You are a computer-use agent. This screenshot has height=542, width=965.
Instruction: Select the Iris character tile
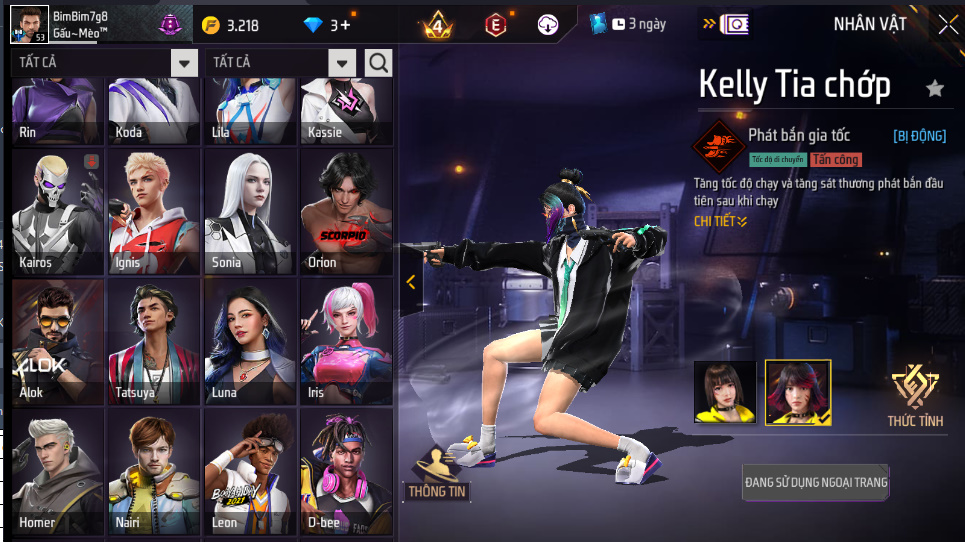tap(347, 341)
